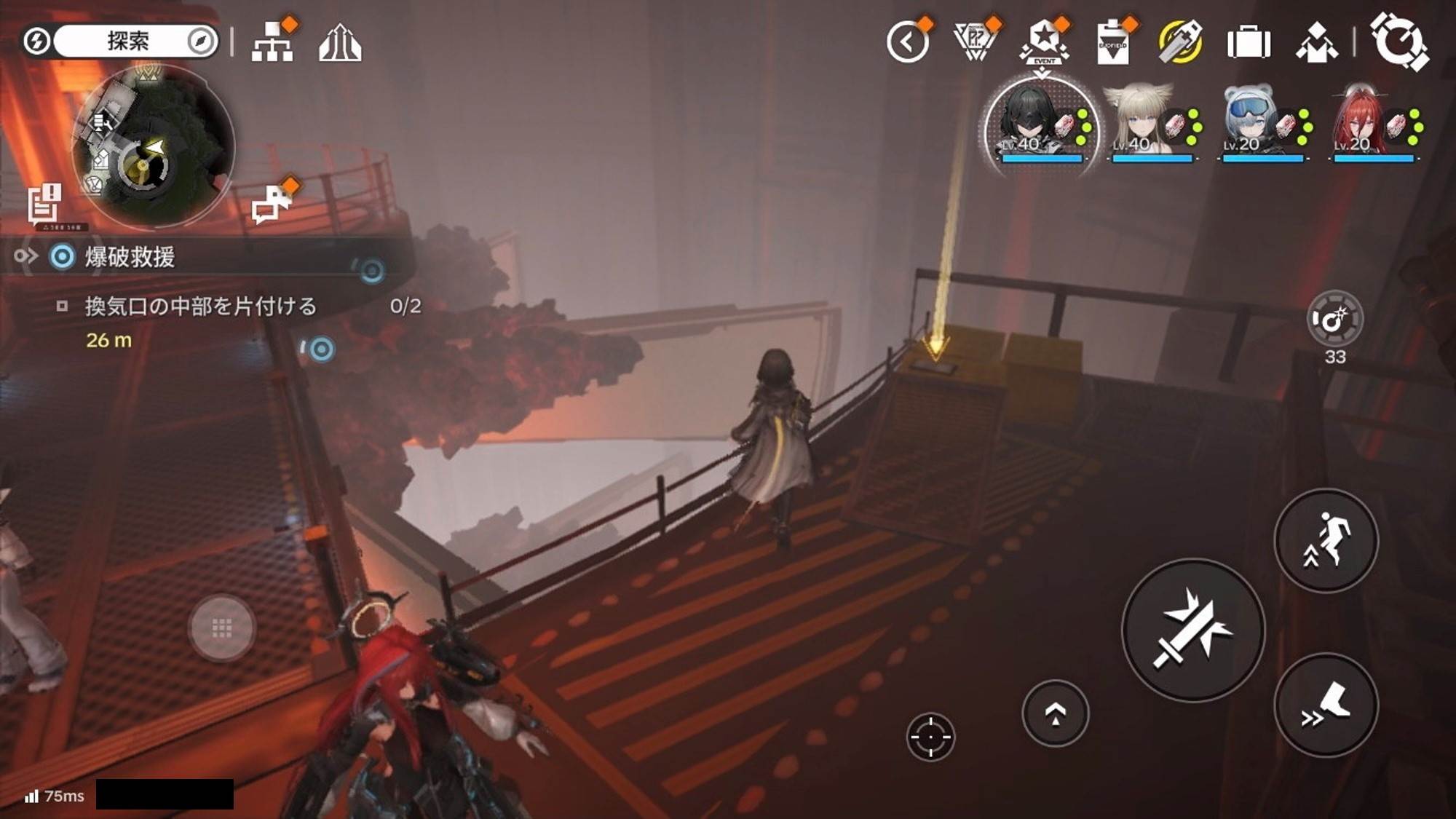The height and width of the screenshot is (819, 1456).
Task: Tap the sword attack button
Action: coord(1193,630)
